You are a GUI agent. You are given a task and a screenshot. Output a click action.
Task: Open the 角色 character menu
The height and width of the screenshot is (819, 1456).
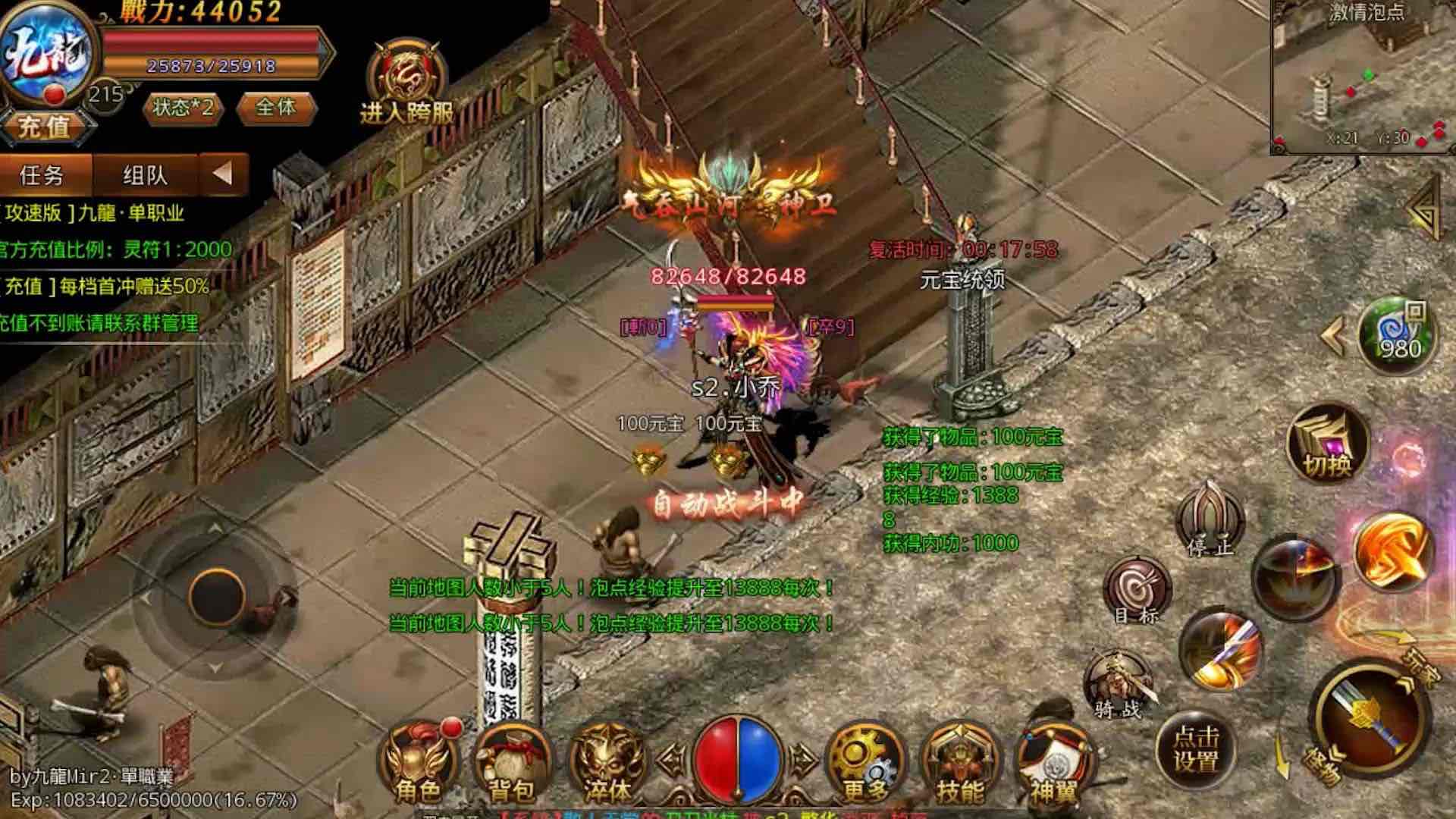(418, 761)
